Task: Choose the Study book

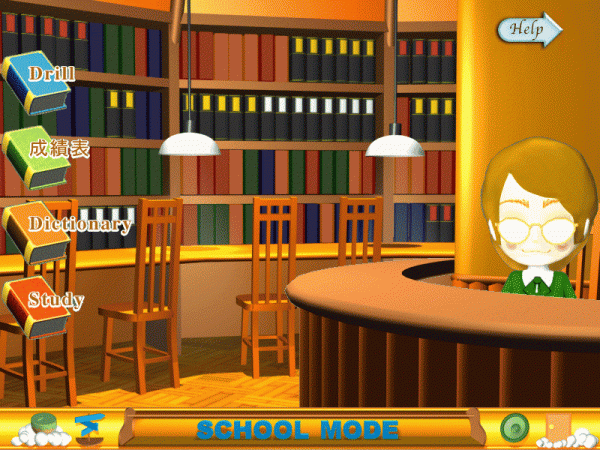Action: point(40,303)
